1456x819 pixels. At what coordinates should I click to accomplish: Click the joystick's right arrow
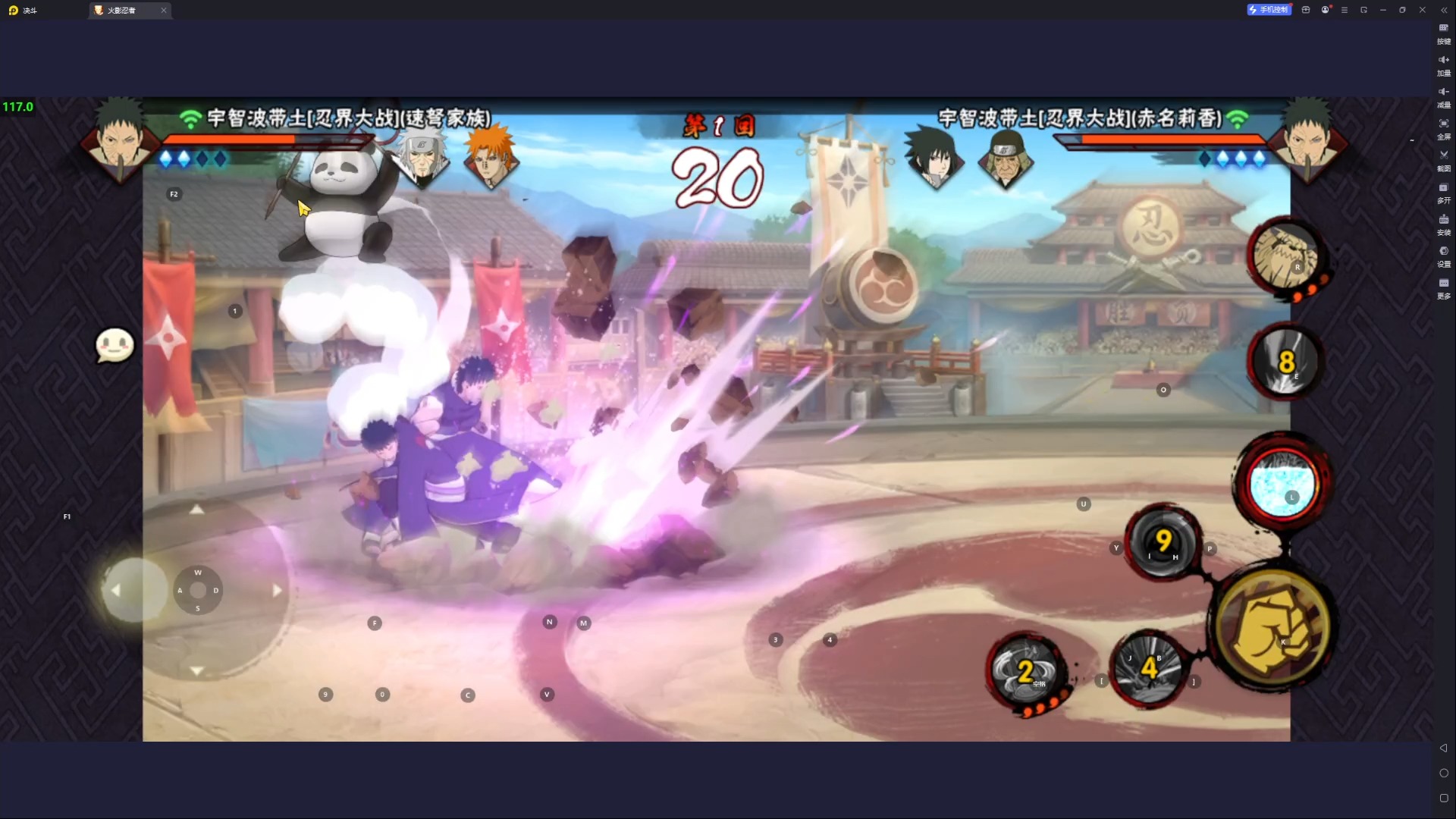(x=278, y=590)
